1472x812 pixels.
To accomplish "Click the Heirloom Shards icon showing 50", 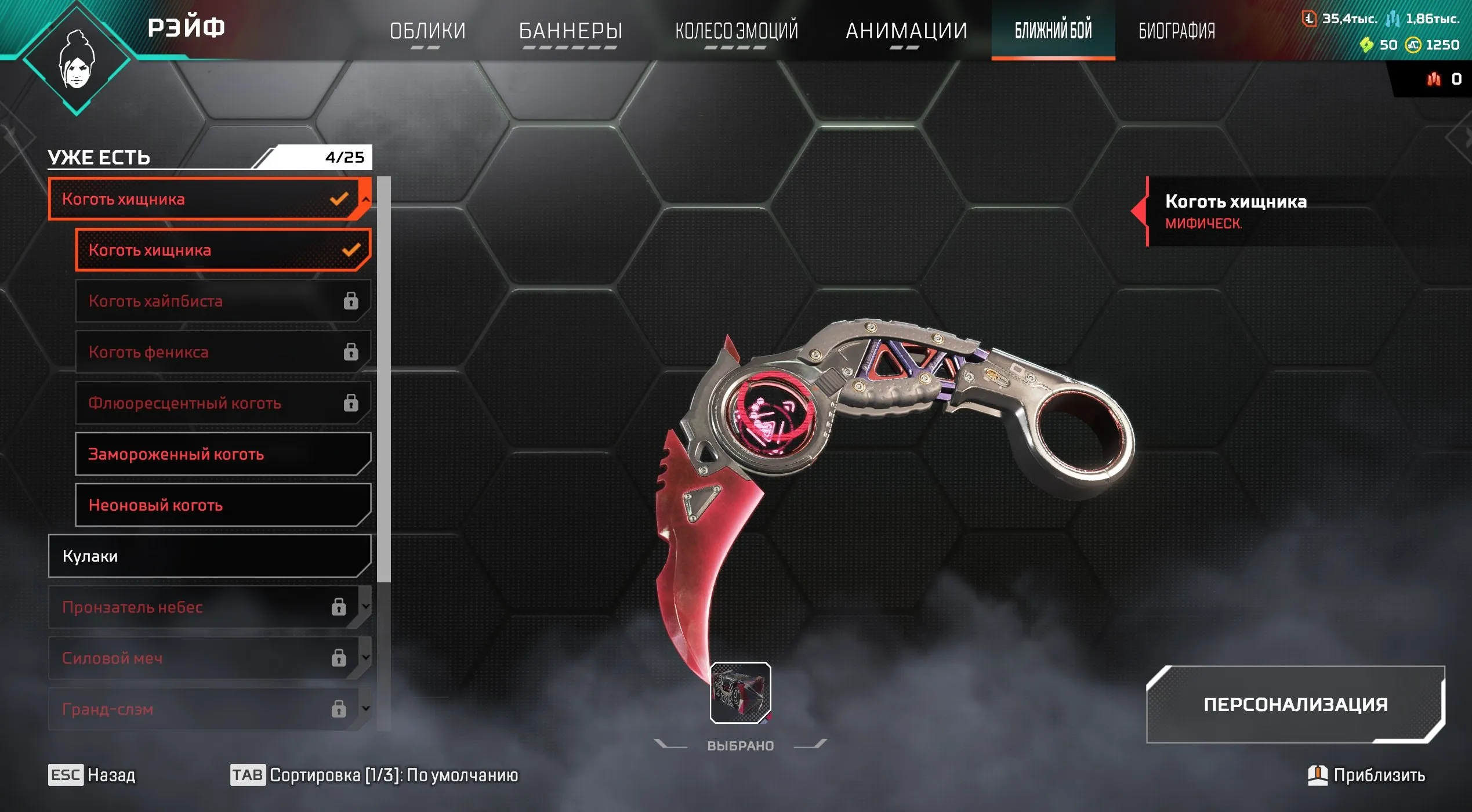I will [1367, 45].
